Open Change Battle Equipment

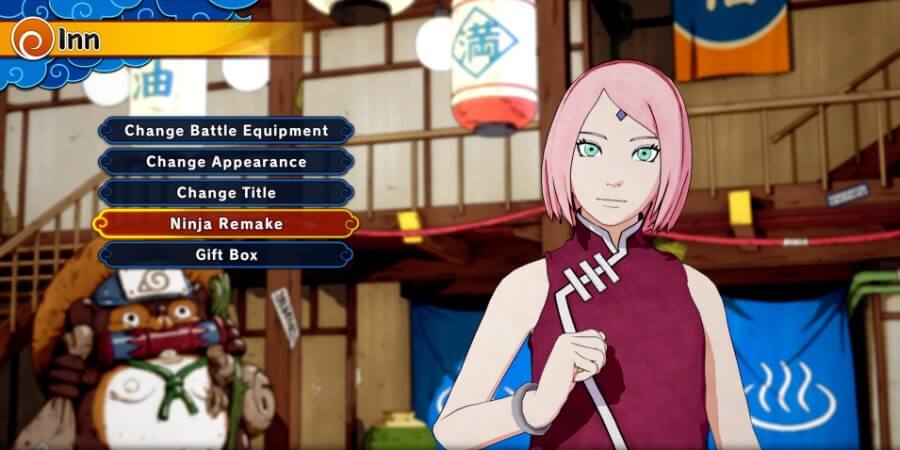[226, 130]
